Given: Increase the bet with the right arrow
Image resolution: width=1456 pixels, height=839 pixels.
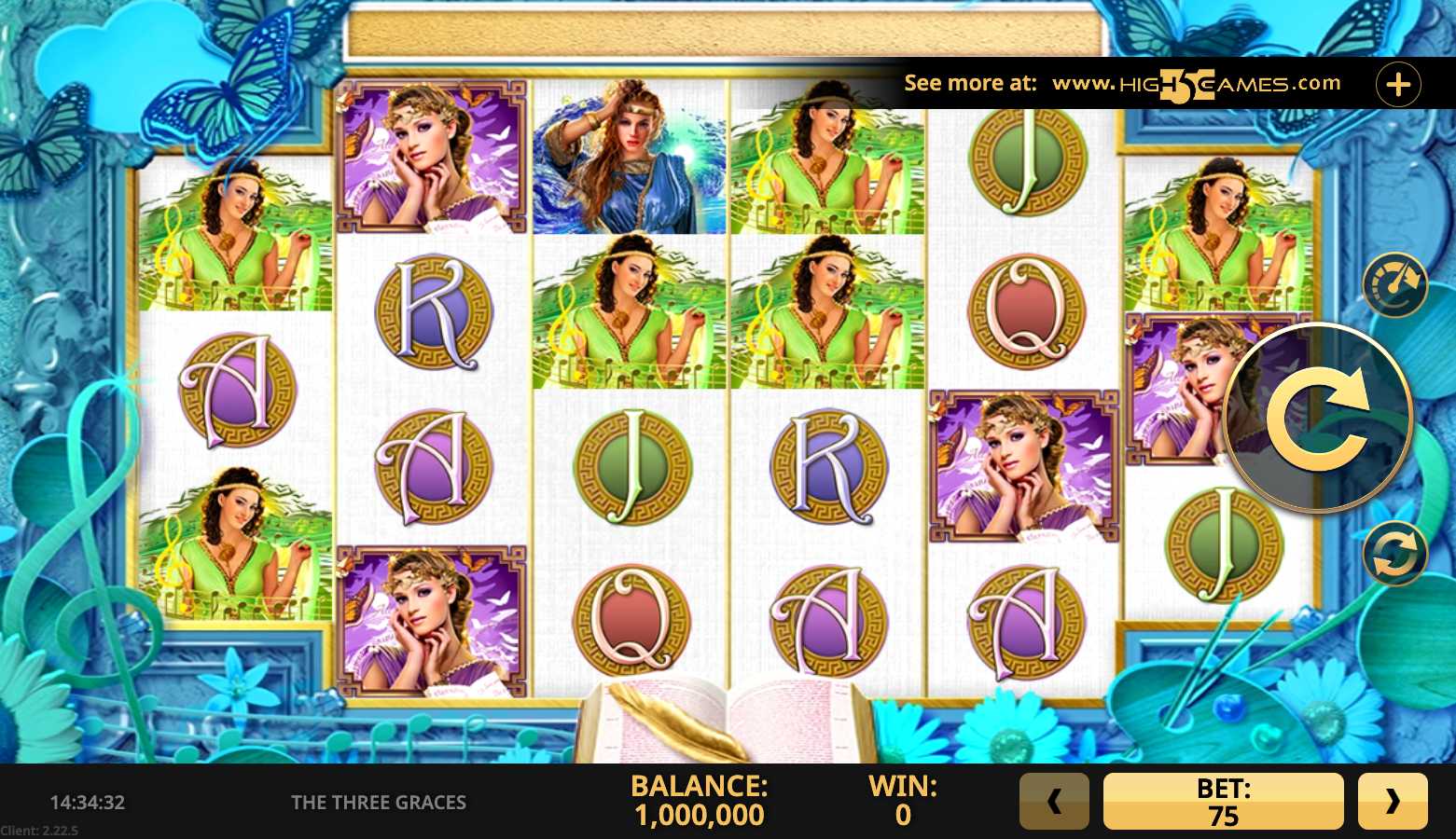Looking at the screenshot, I should point(1393,801).
